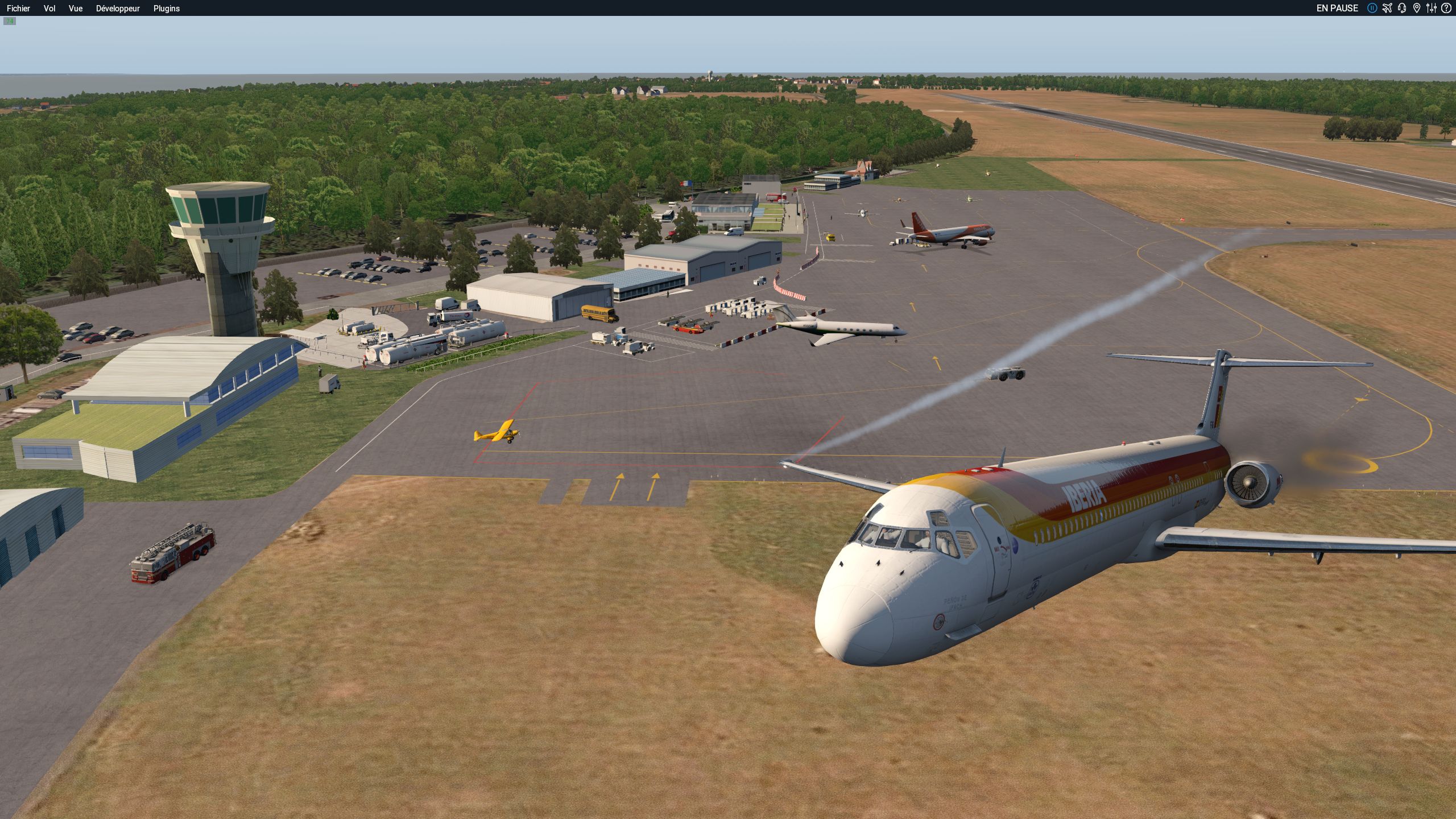Open the map with the location pin icon

pyautogui.click(x=1417, y=8)
